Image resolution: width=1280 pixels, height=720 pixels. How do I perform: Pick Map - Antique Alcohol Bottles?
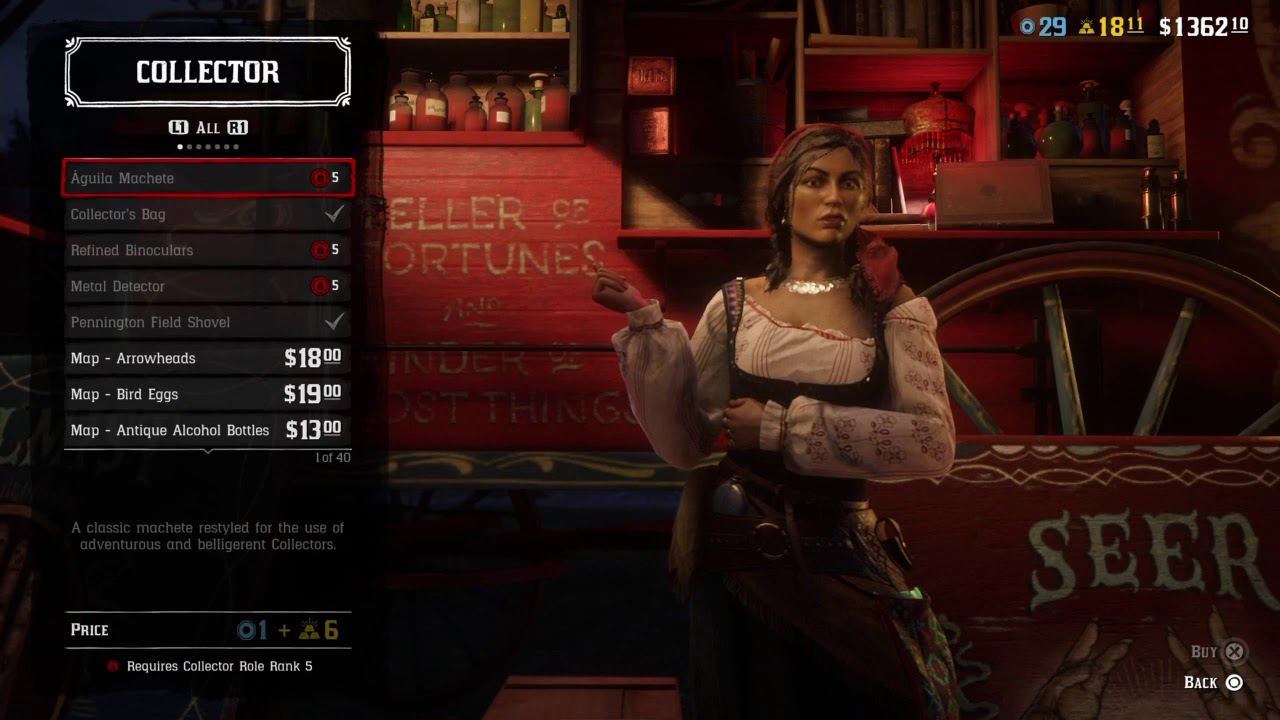207,430
